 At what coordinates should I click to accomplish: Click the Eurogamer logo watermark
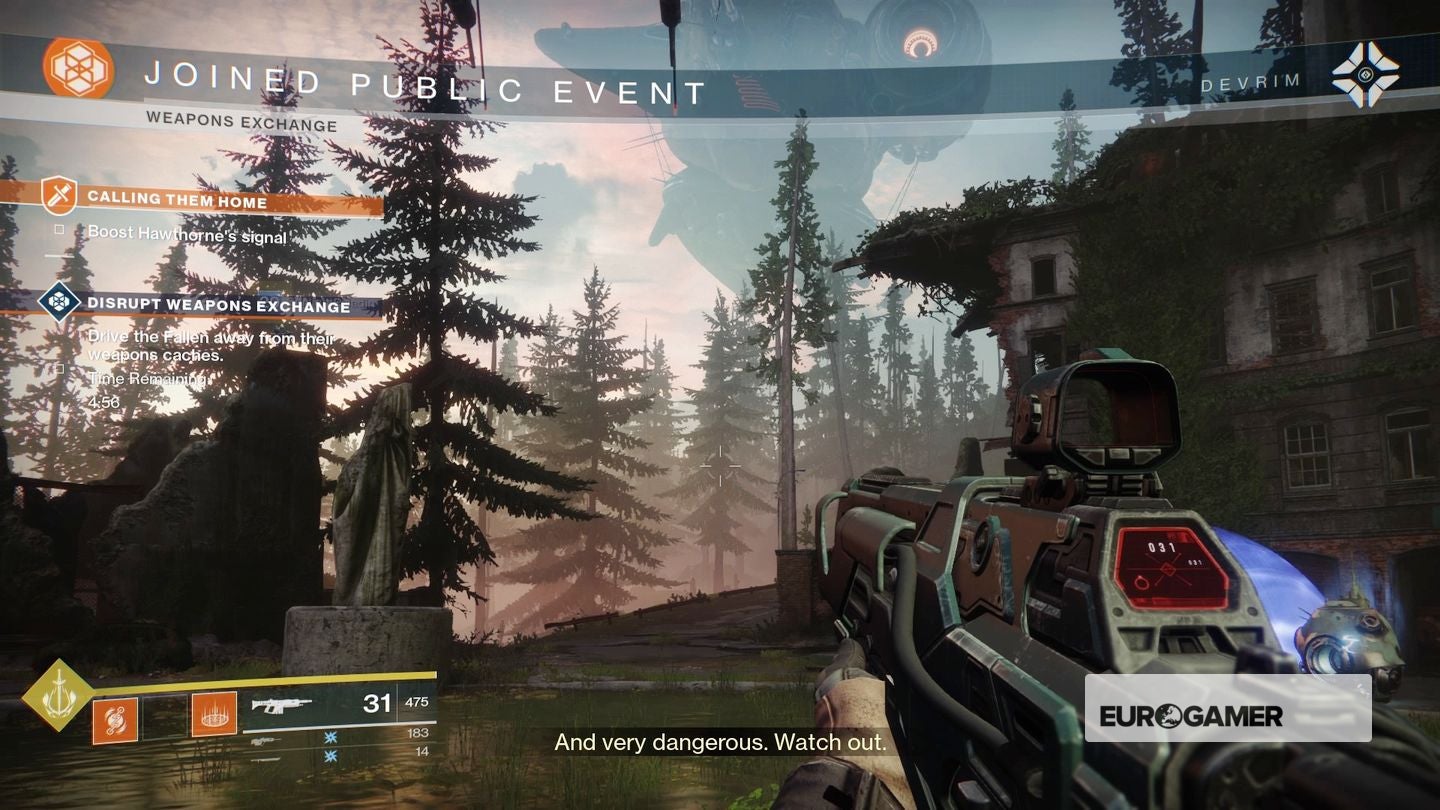pos(1228,716)
